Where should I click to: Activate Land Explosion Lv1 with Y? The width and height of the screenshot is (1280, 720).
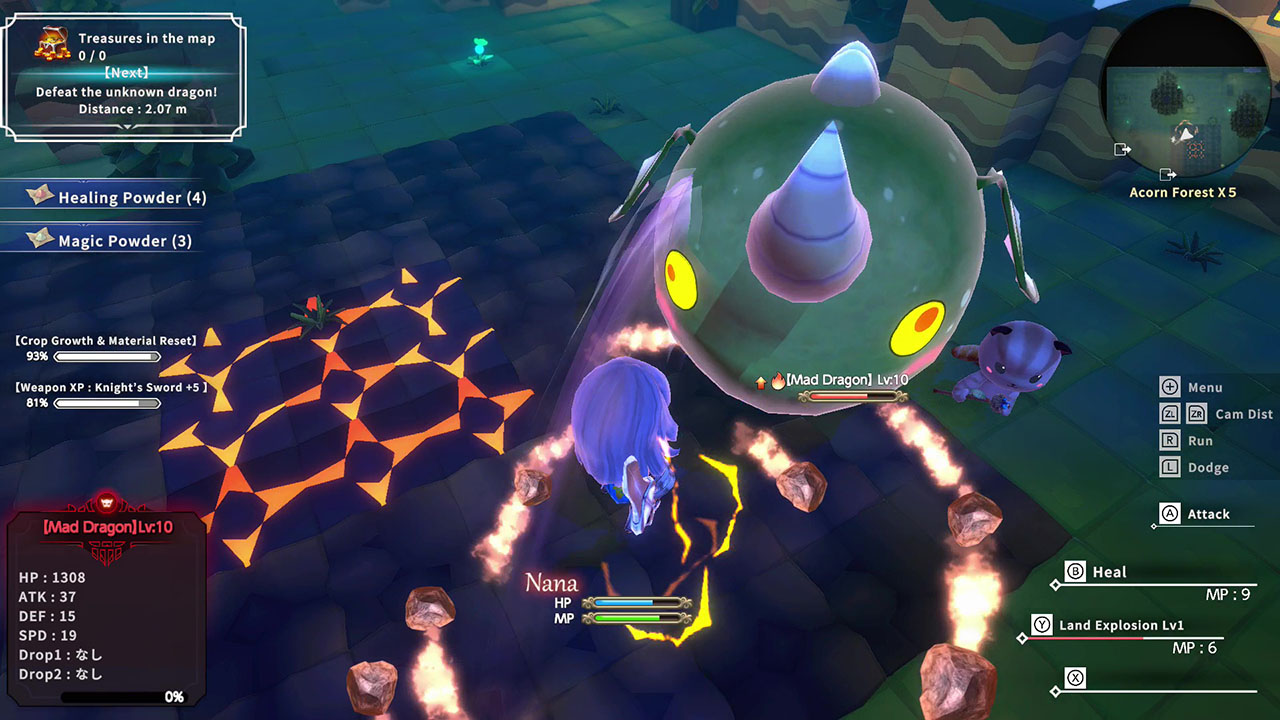coord(1040,624)
